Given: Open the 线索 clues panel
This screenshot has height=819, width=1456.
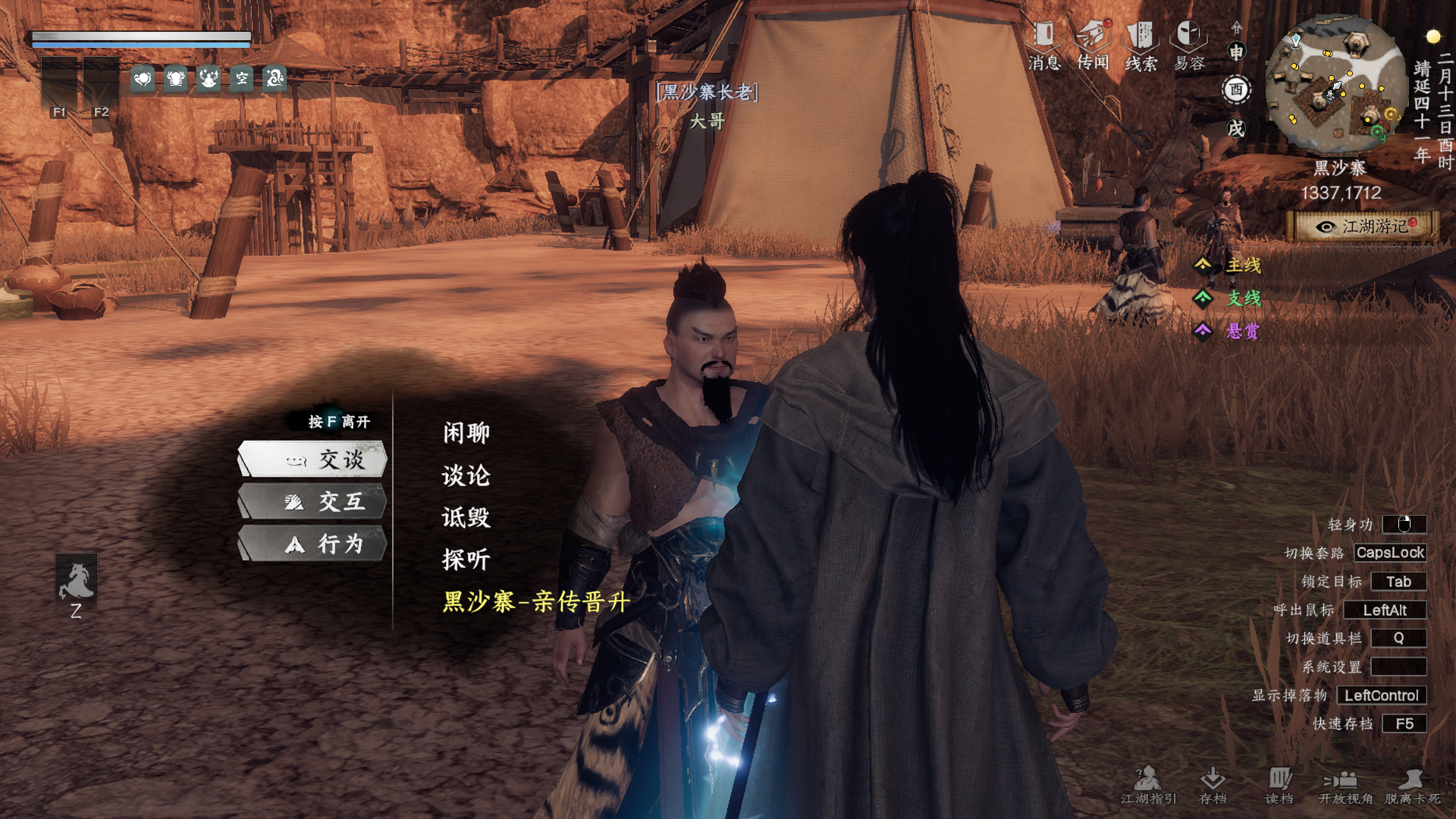Looking at the screenshot, I should (x=1141, y=45).
